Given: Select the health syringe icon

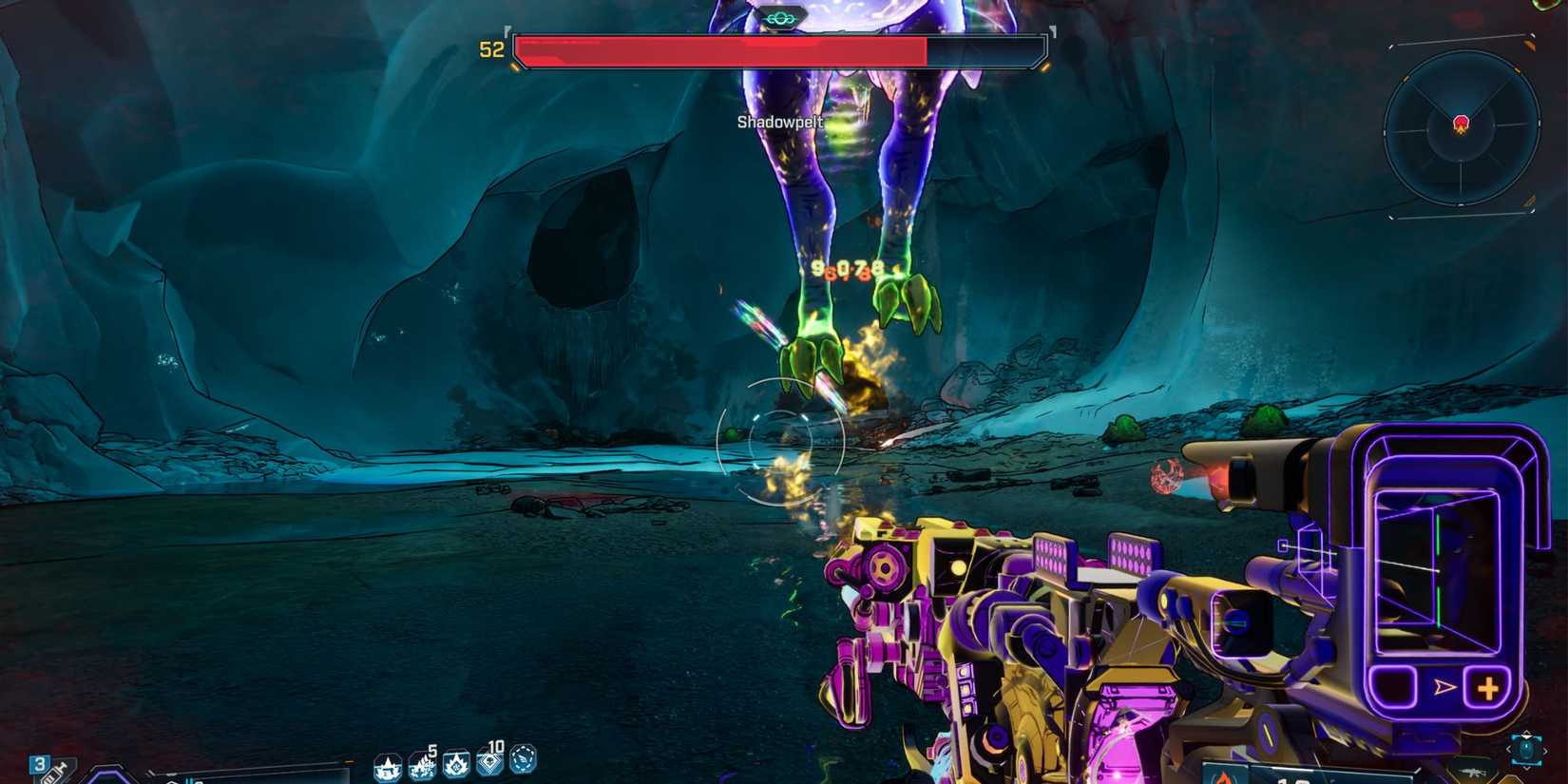Looking at the screenshot, I should [x=52, y=772].
